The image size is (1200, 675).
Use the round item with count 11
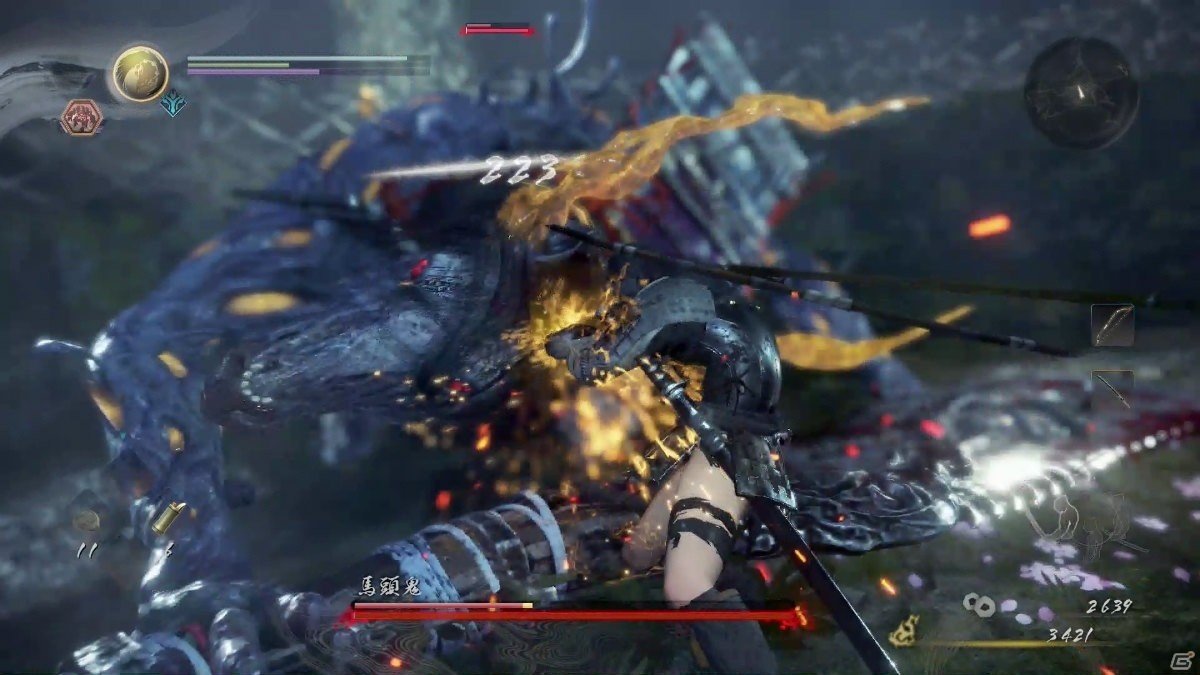tap(87, 520)
